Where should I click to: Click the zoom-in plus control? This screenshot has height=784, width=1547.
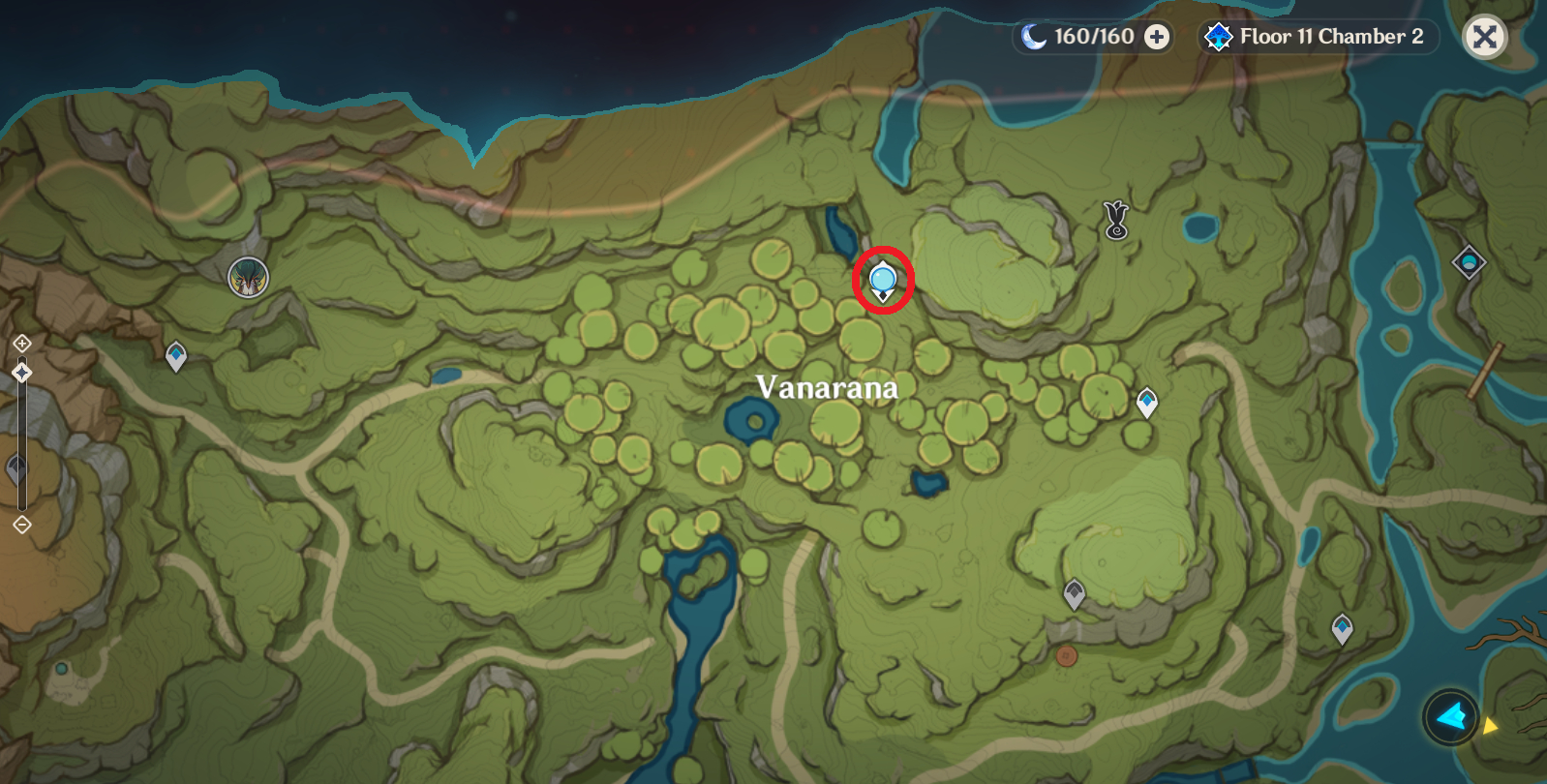[21, 343]
